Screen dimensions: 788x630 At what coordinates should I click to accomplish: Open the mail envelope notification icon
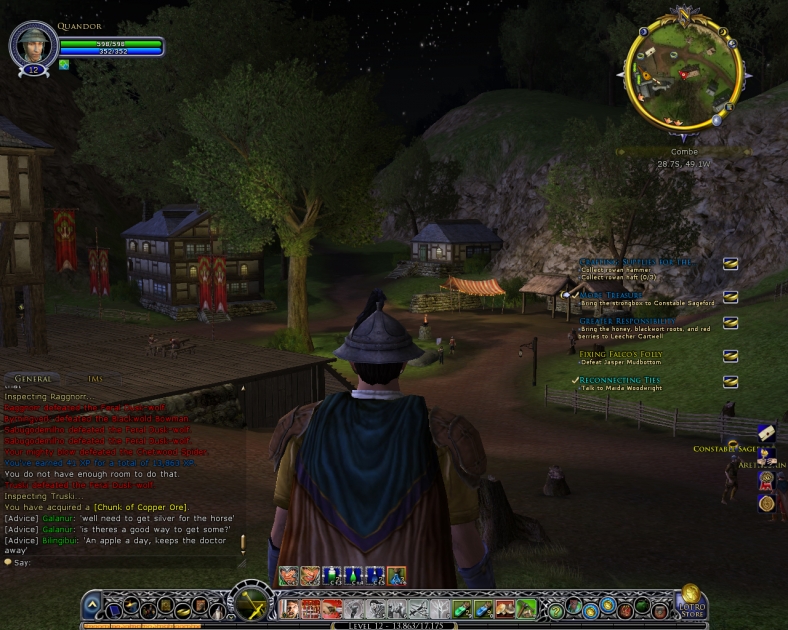pos(765,431)
